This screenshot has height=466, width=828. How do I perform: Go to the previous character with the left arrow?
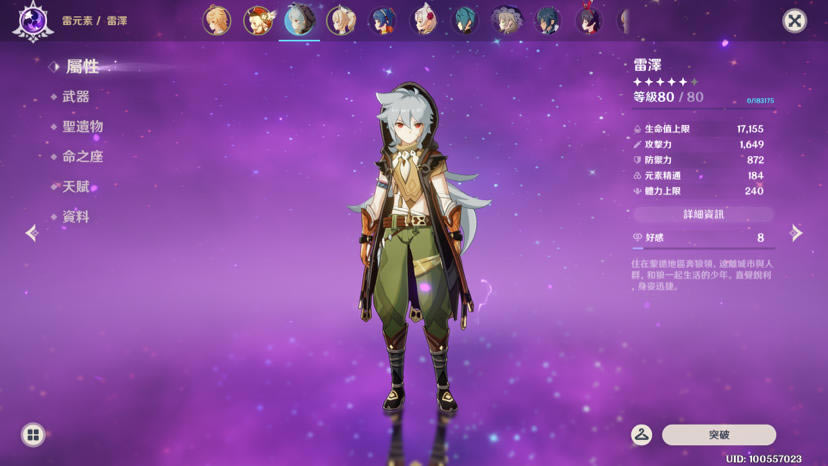32,233
